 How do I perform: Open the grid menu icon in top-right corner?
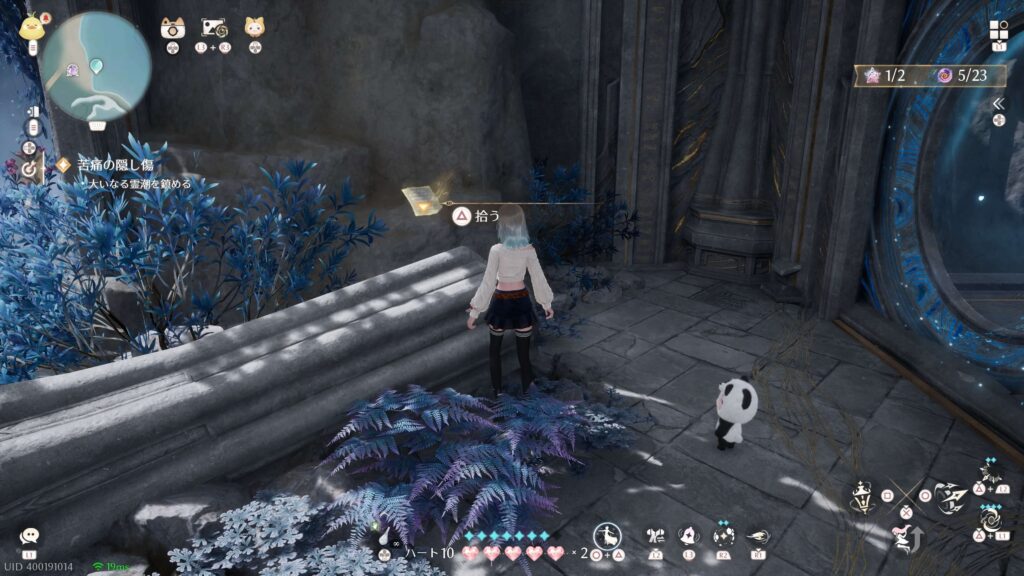(x=999, y=30)
